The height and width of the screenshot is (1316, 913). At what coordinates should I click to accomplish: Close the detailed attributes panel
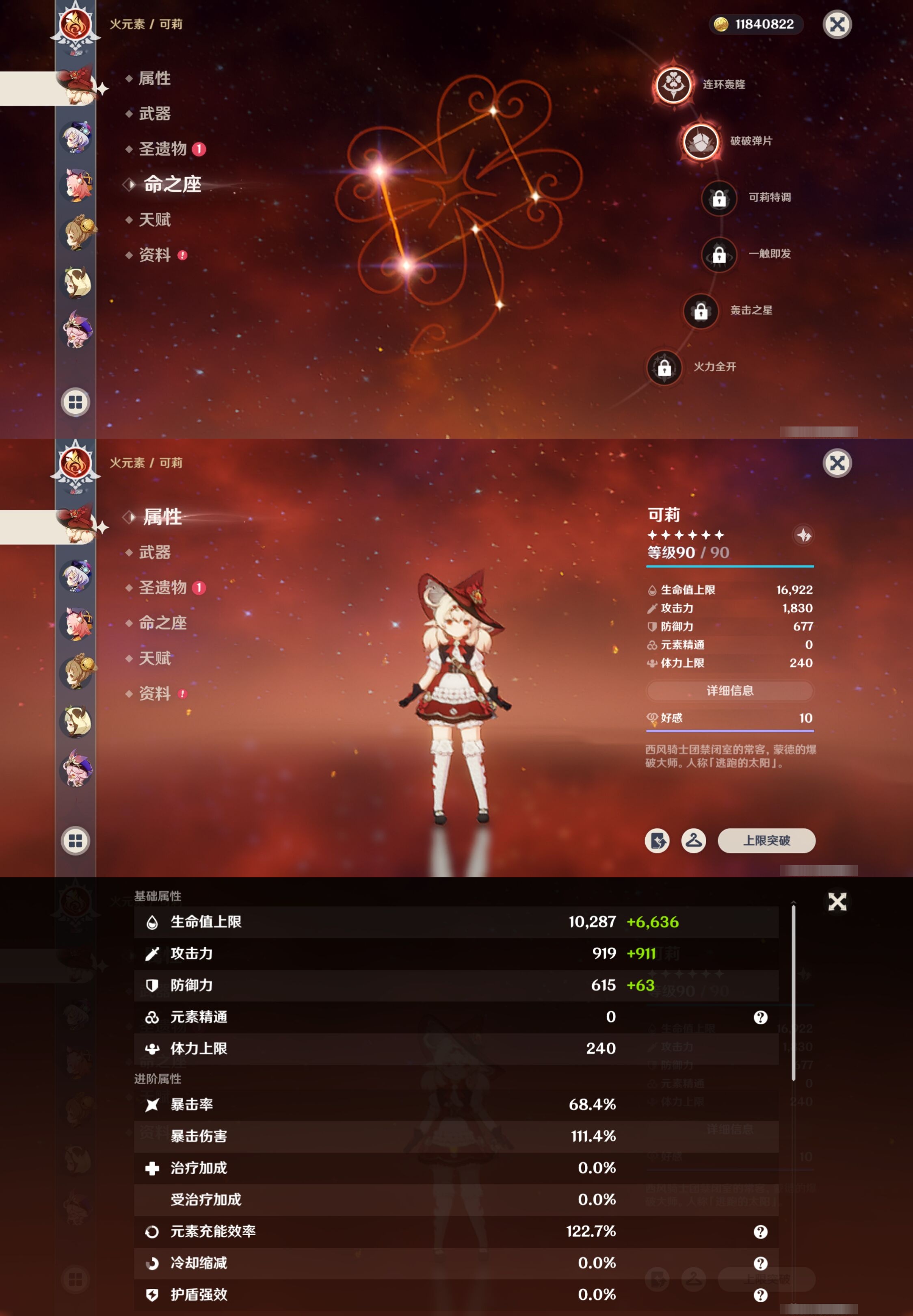837,902
